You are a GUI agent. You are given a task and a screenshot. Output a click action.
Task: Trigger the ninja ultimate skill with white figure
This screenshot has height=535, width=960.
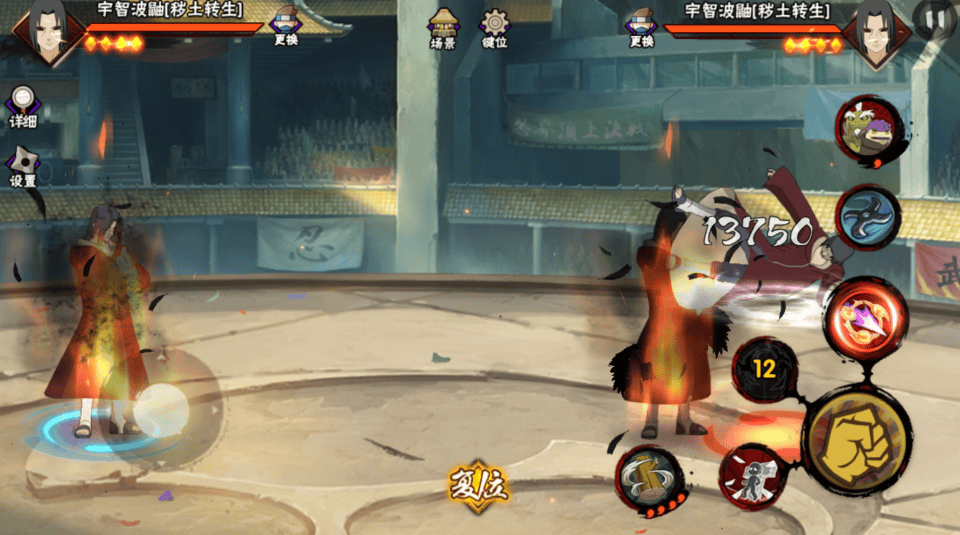pos(752,476)
